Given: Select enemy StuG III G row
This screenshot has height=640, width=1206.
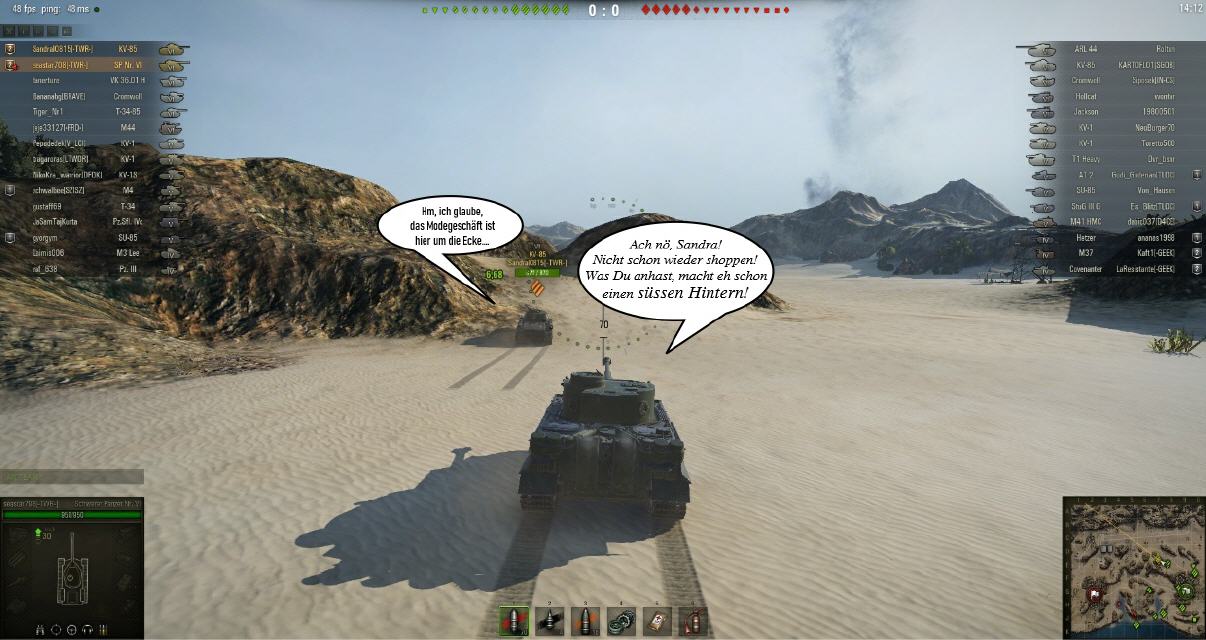Looking at the screenshot, I should pos(1110,206).
